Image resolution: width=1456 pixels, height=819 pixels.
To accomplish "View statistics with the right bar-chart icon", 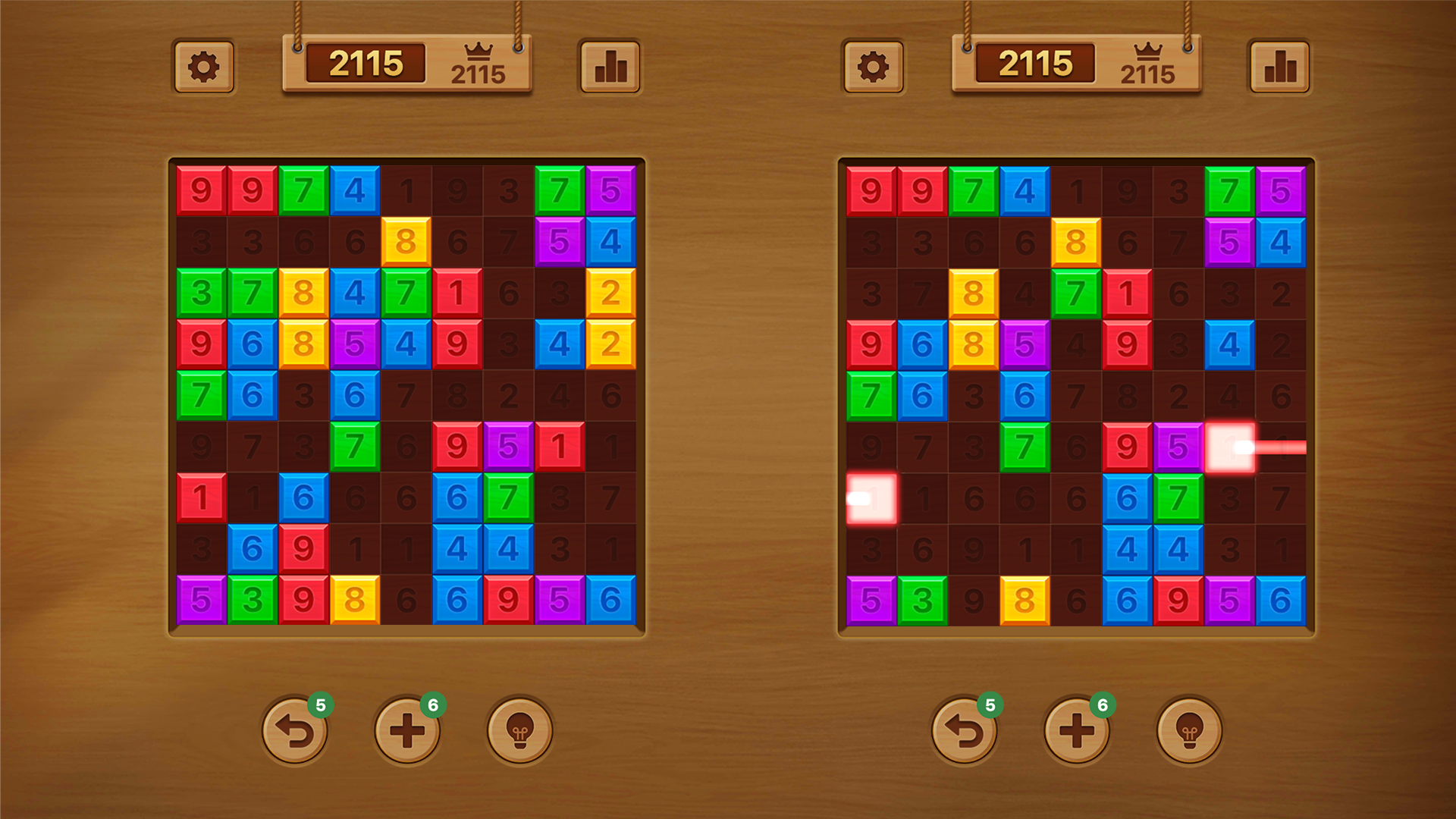I will (x=1279, y=66).
